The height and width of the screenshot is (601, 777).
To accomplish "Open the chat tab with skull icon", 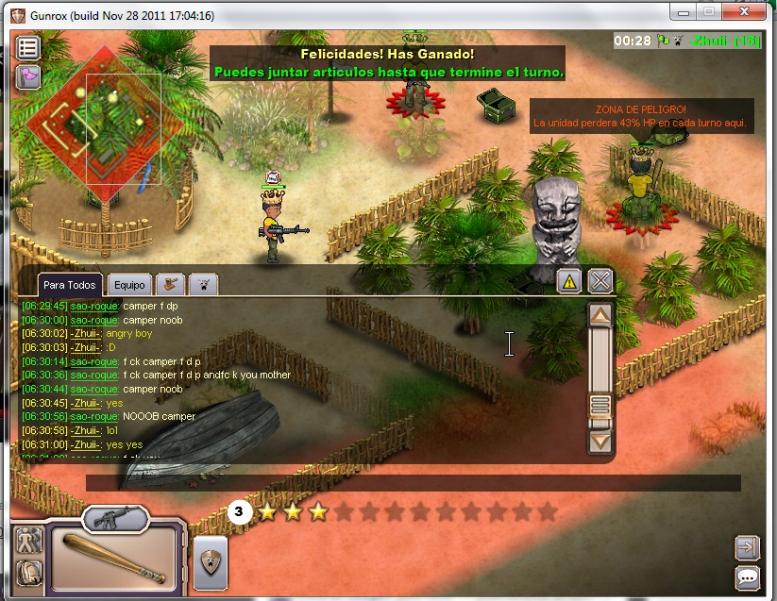I will tap(203, 284).
